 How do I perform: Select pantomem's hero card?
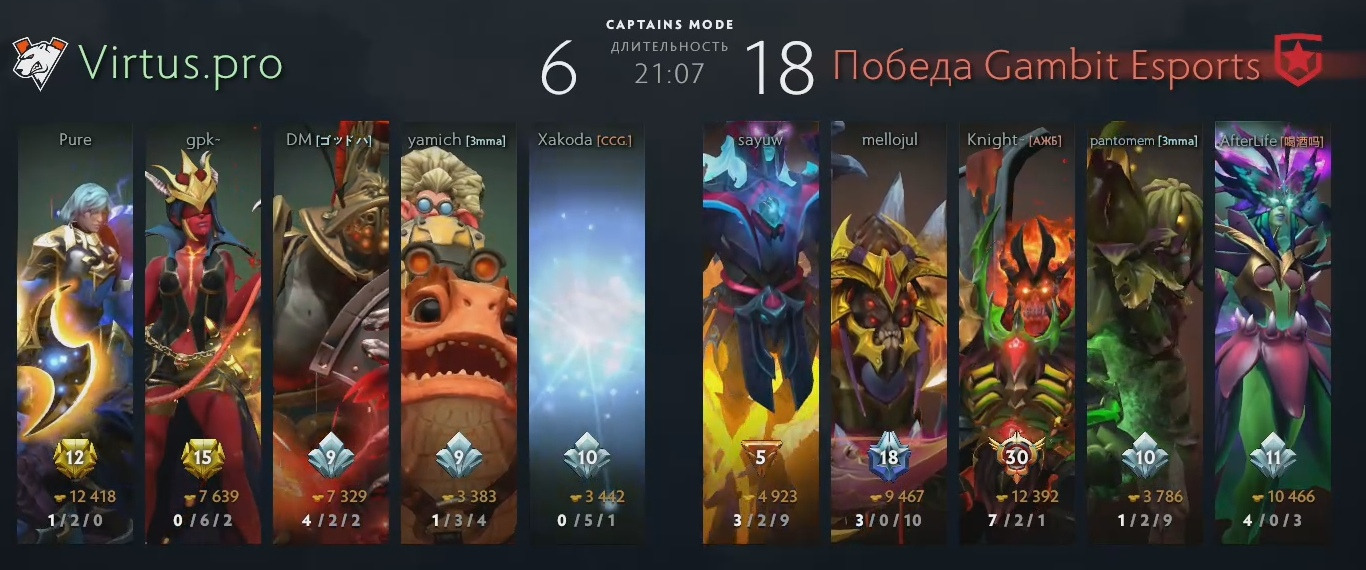coord(1145,330)
